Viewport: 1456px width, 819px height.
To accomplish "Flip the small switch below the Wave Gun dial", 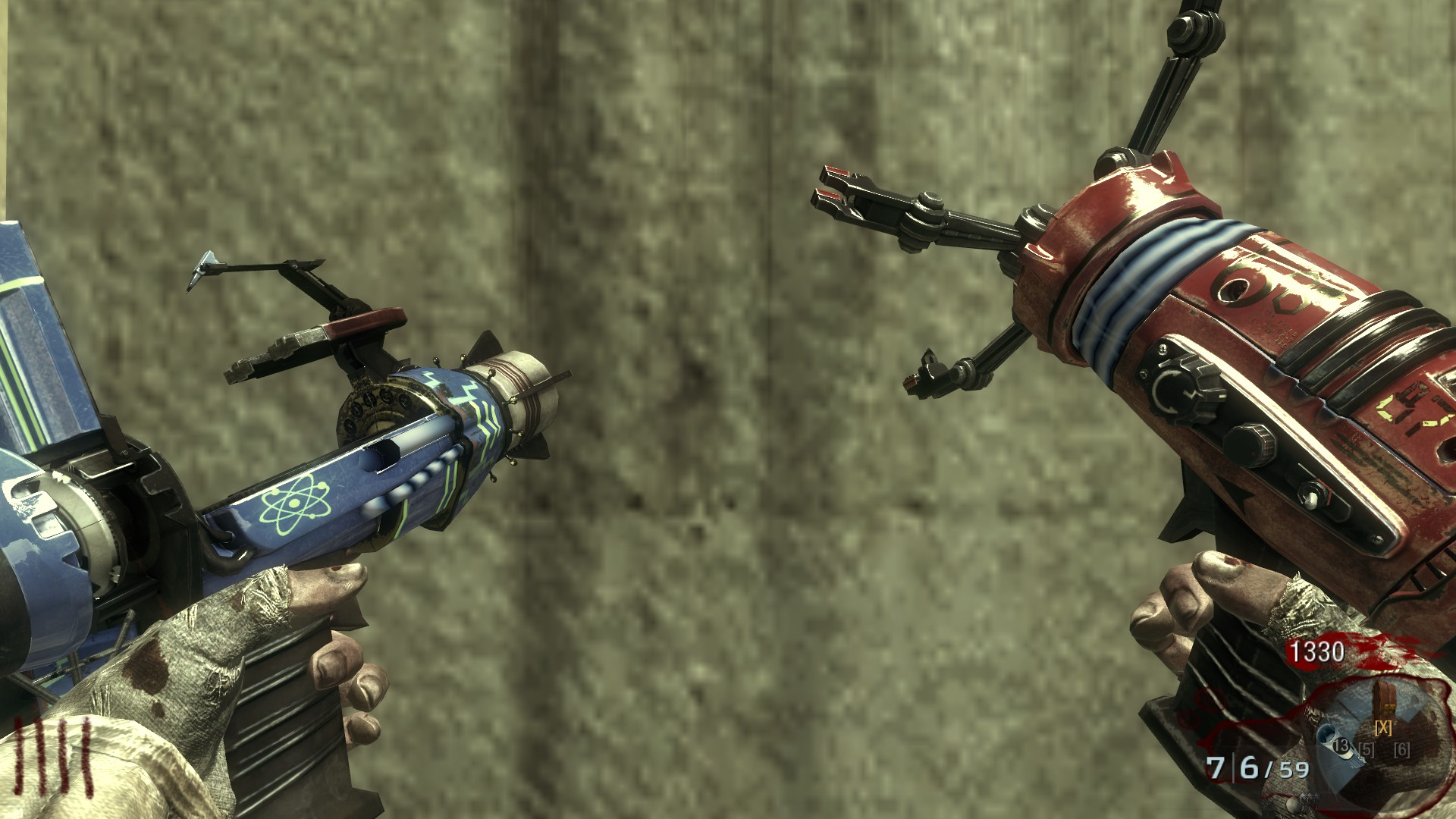I will [1310, 500].
